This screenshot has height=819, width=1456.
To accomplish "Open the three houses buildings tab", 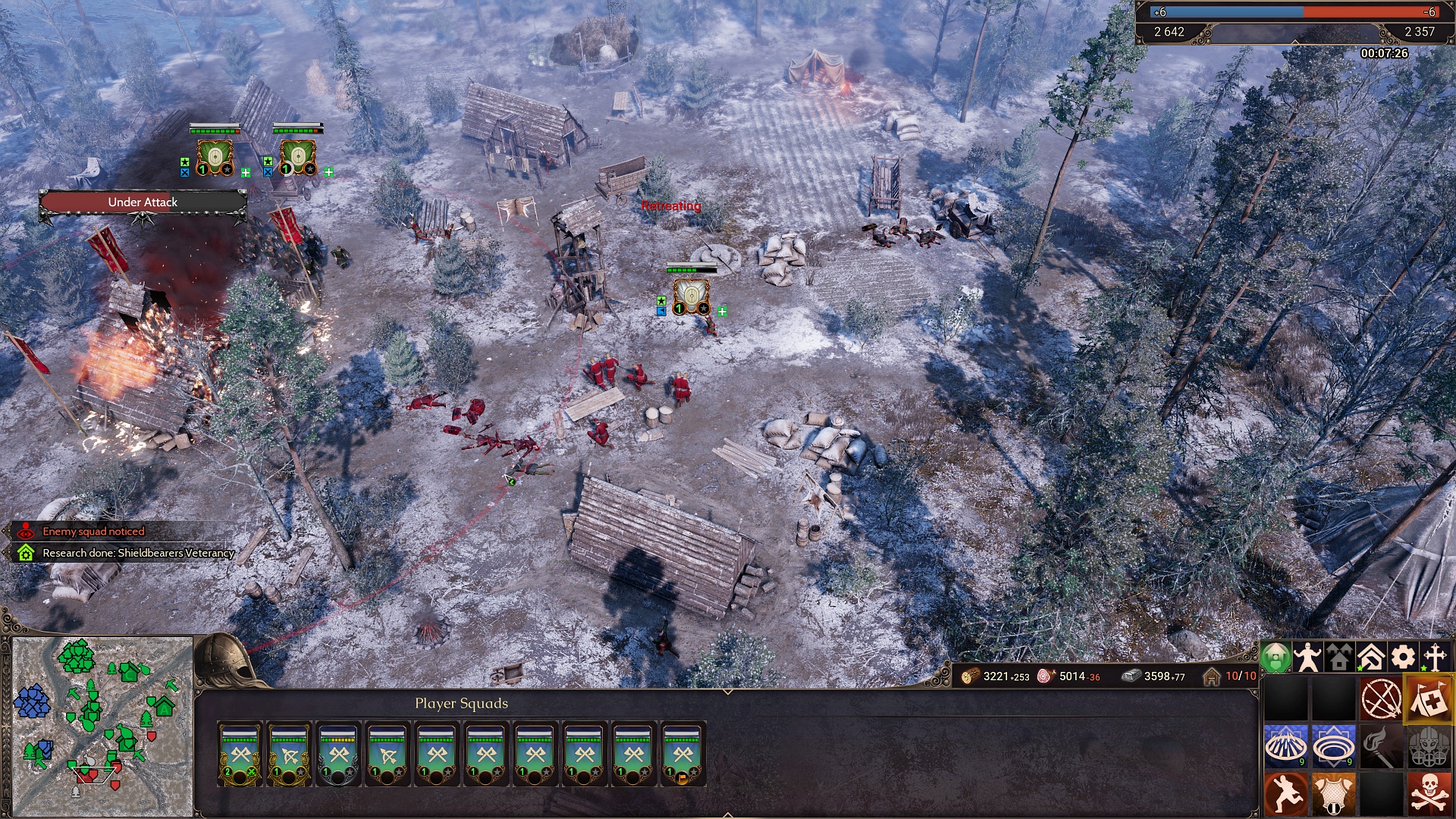I will 1339,657.
